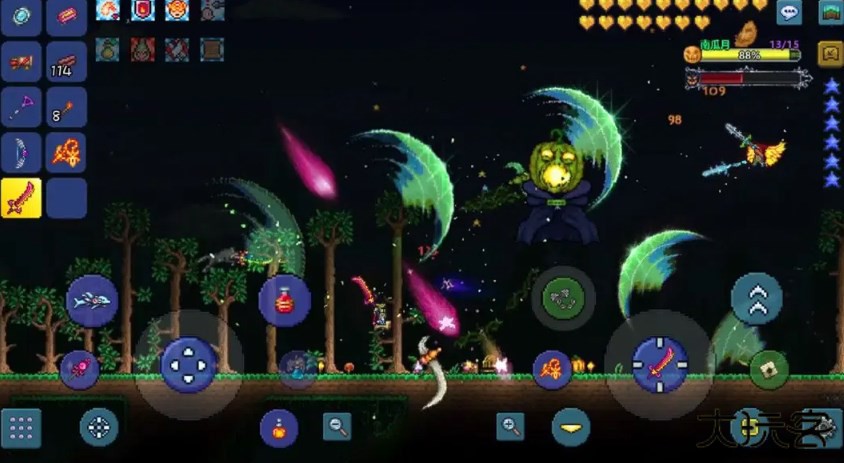Tap the movement d-pad joystick
This screenshot has width=844, height=463.
point(188,364)
